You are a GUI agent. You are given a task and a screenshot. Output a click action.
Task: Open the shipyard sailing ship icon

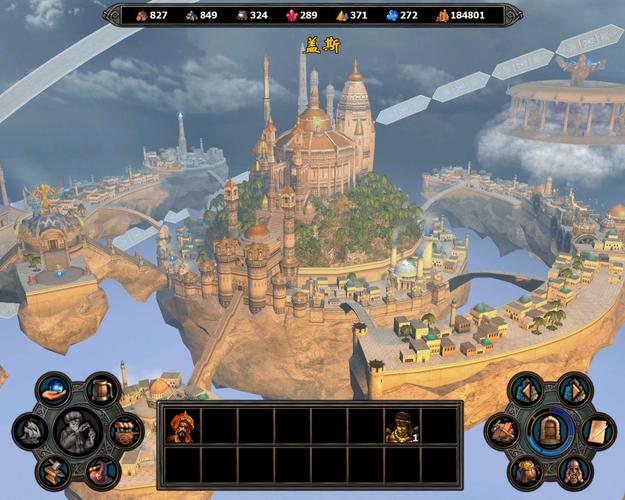click(30, 432)
